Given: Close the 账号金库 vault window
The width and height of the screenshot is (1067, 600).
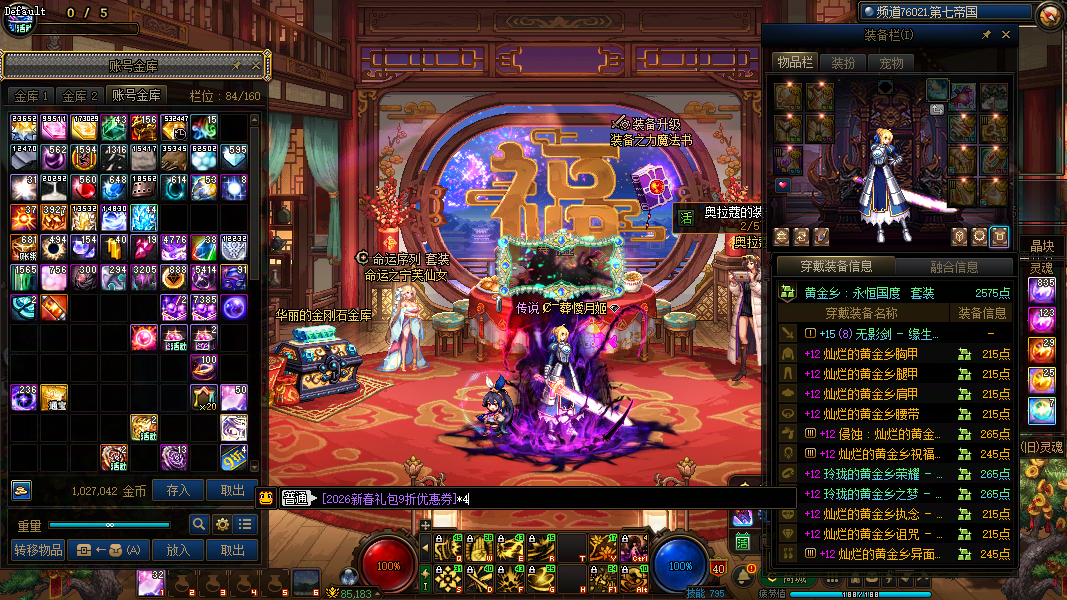Looking at the screenshot, I should point(255,66).
